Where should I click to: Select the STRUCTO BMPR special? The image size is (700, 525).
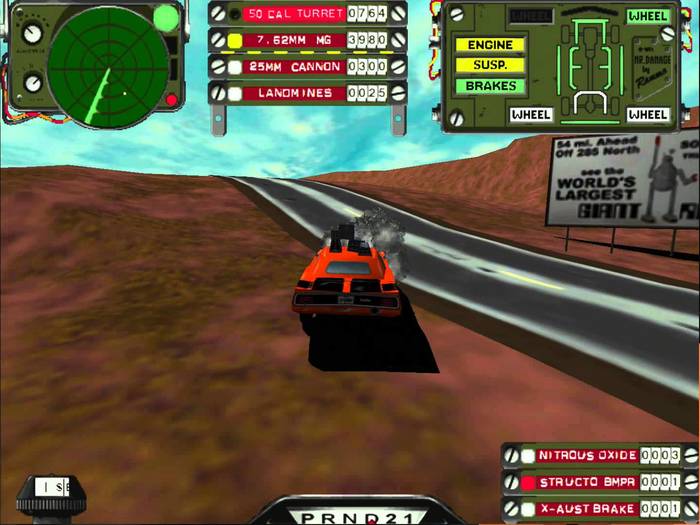pos(587,483)
